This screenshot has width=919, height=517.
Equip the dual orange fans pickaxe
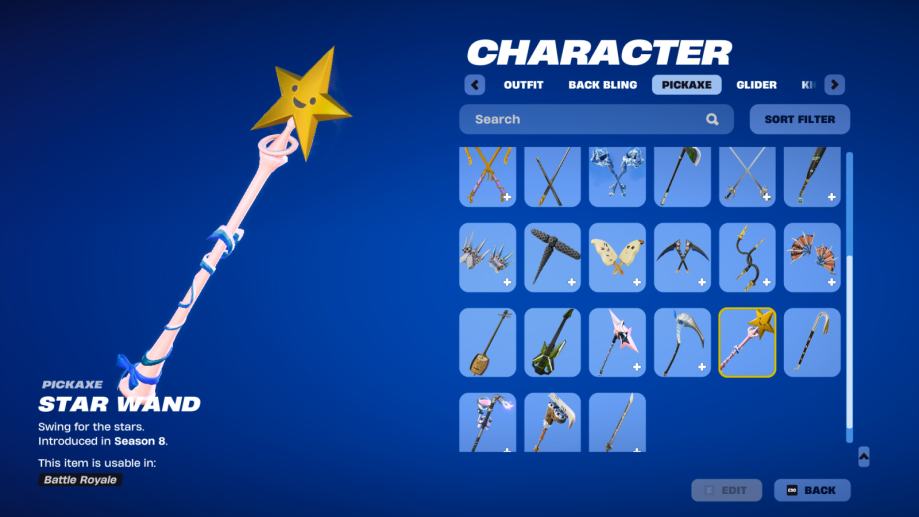coord(812,257)
